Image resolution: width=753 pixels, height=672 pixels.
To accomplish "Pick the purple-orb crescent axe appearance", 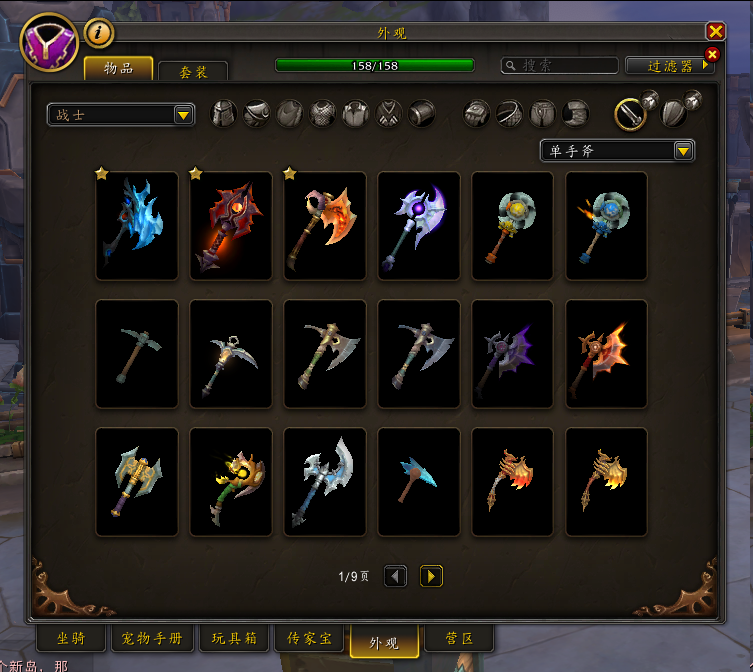I will point(419,225).
